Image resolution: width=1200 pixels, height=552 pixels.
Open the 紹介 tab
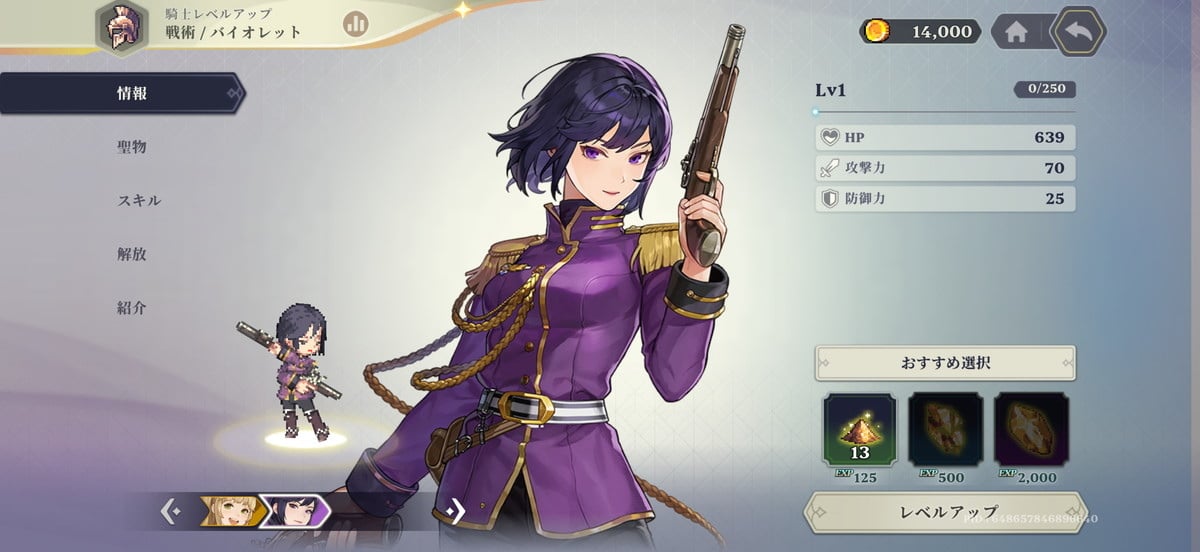[x=131, y=308]
